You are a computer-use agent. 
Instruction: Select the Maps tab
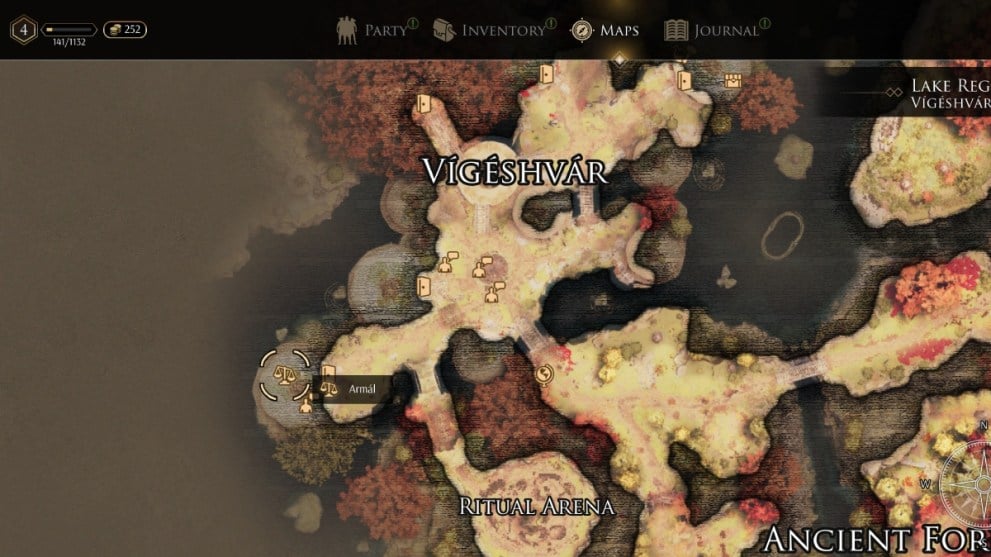pos(605,30)
